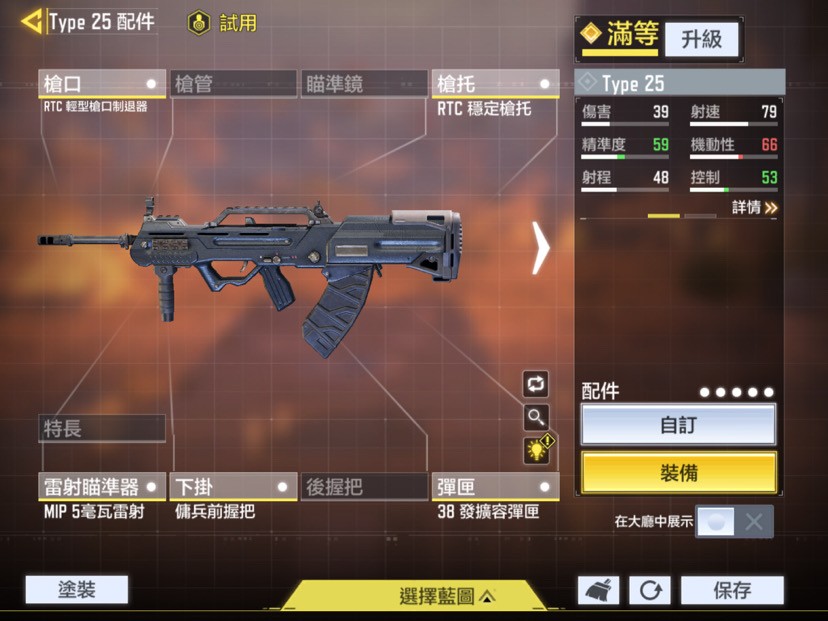Open the 槍托 stock attachment slot
This screenshot has width=828, height=621.
(x=495, y=84)
